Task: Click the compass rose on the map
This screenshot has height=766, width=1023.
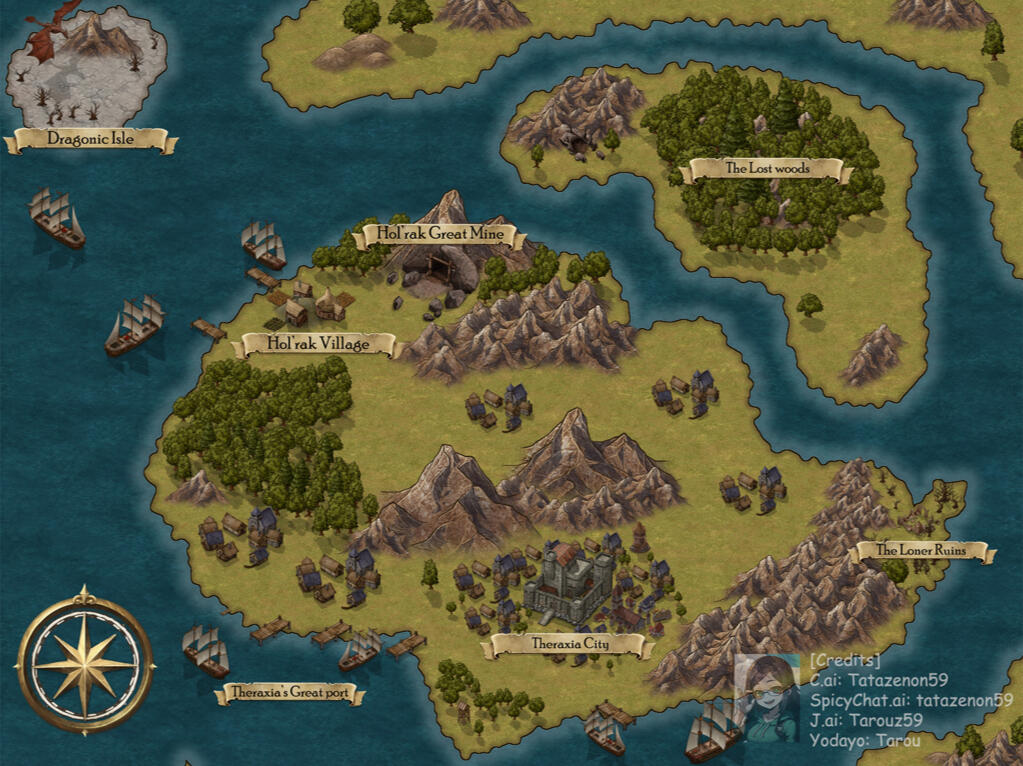Action: [86, 661]
